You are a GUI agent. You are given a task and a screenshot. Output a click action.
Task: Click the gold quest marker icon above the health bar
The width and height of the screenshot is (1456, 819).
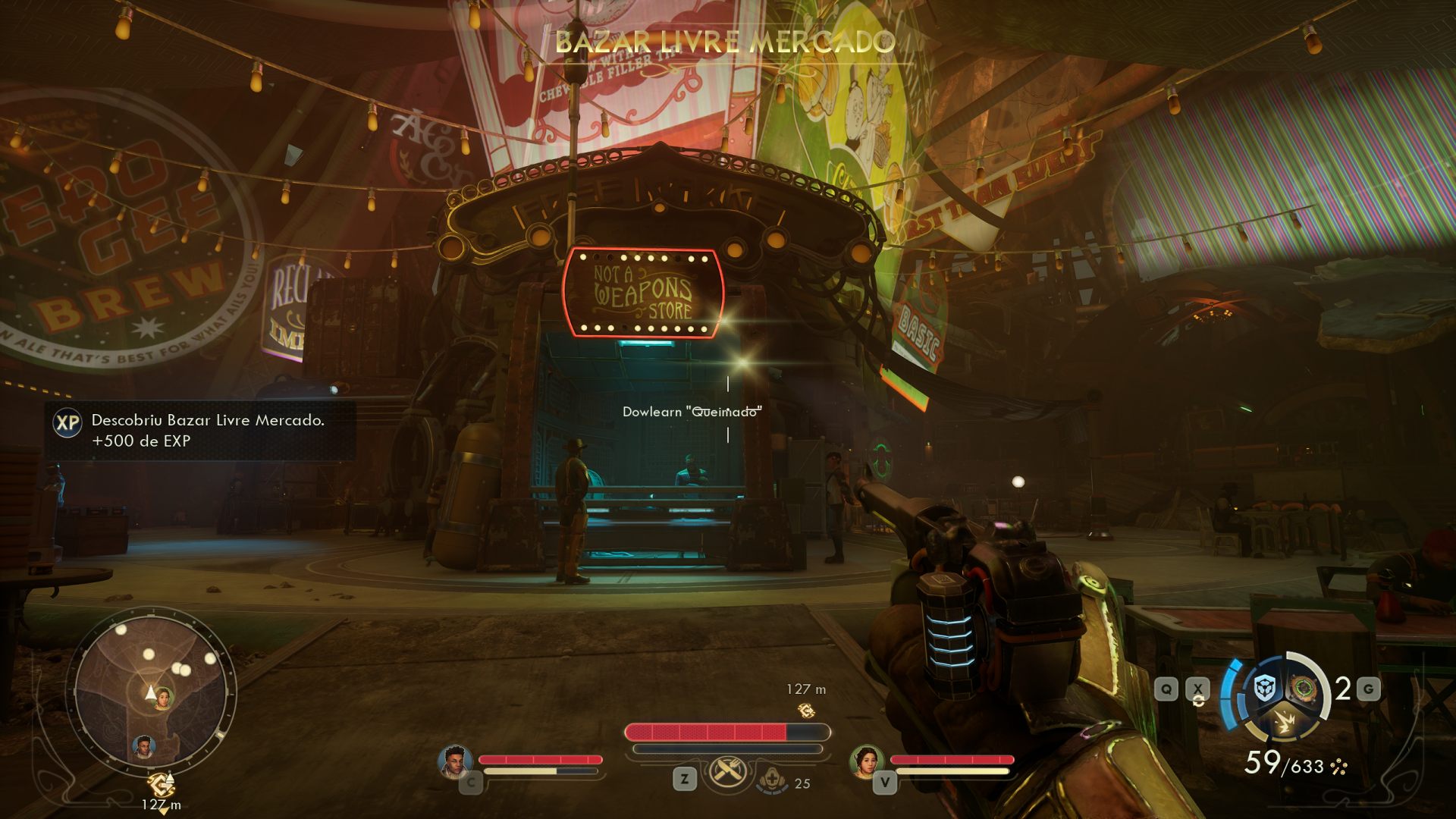coord(808,712)
